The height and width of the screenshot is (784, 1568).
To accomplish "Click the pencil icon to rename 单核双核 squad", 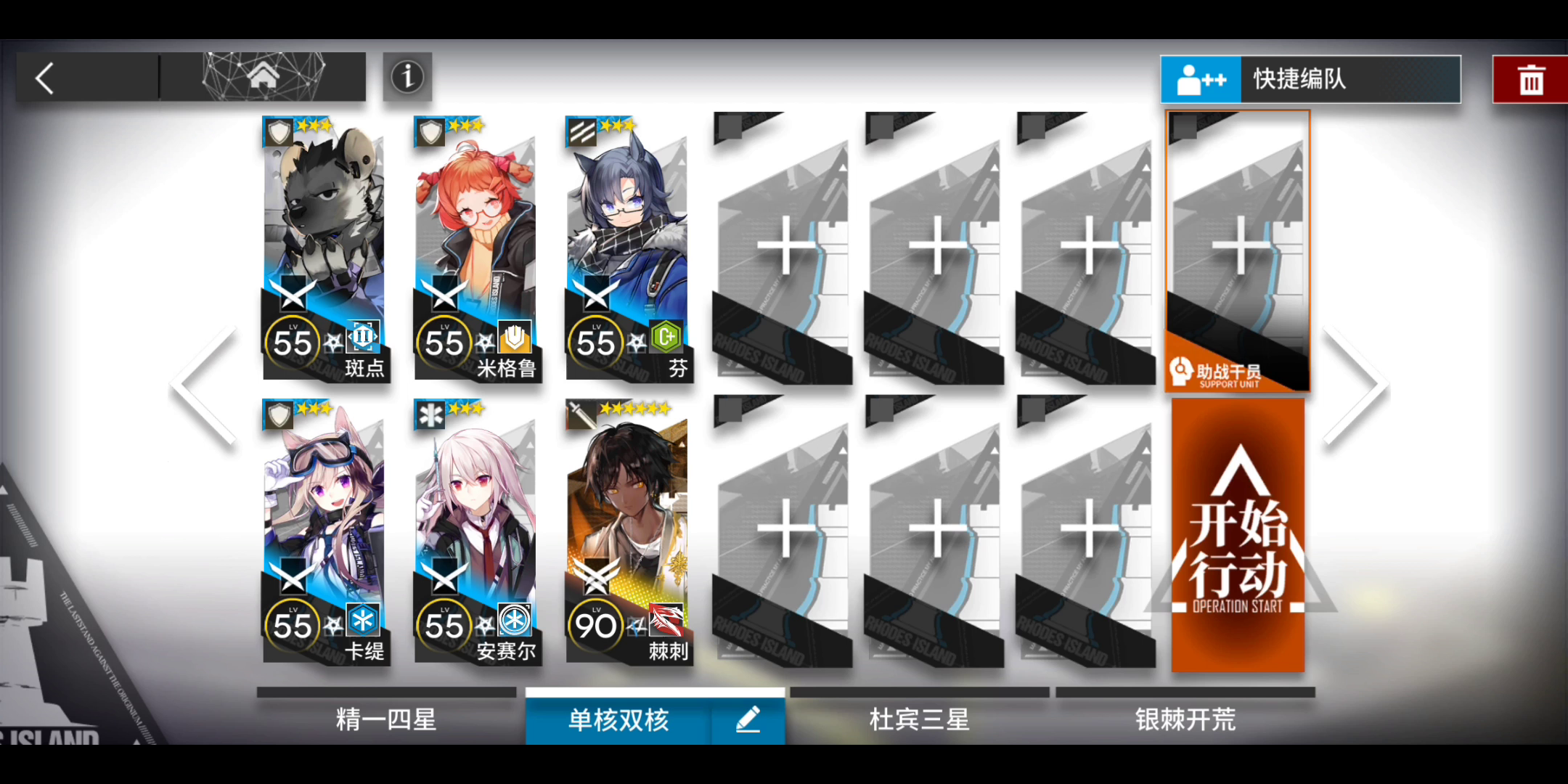I will click(x=748, y=719).
